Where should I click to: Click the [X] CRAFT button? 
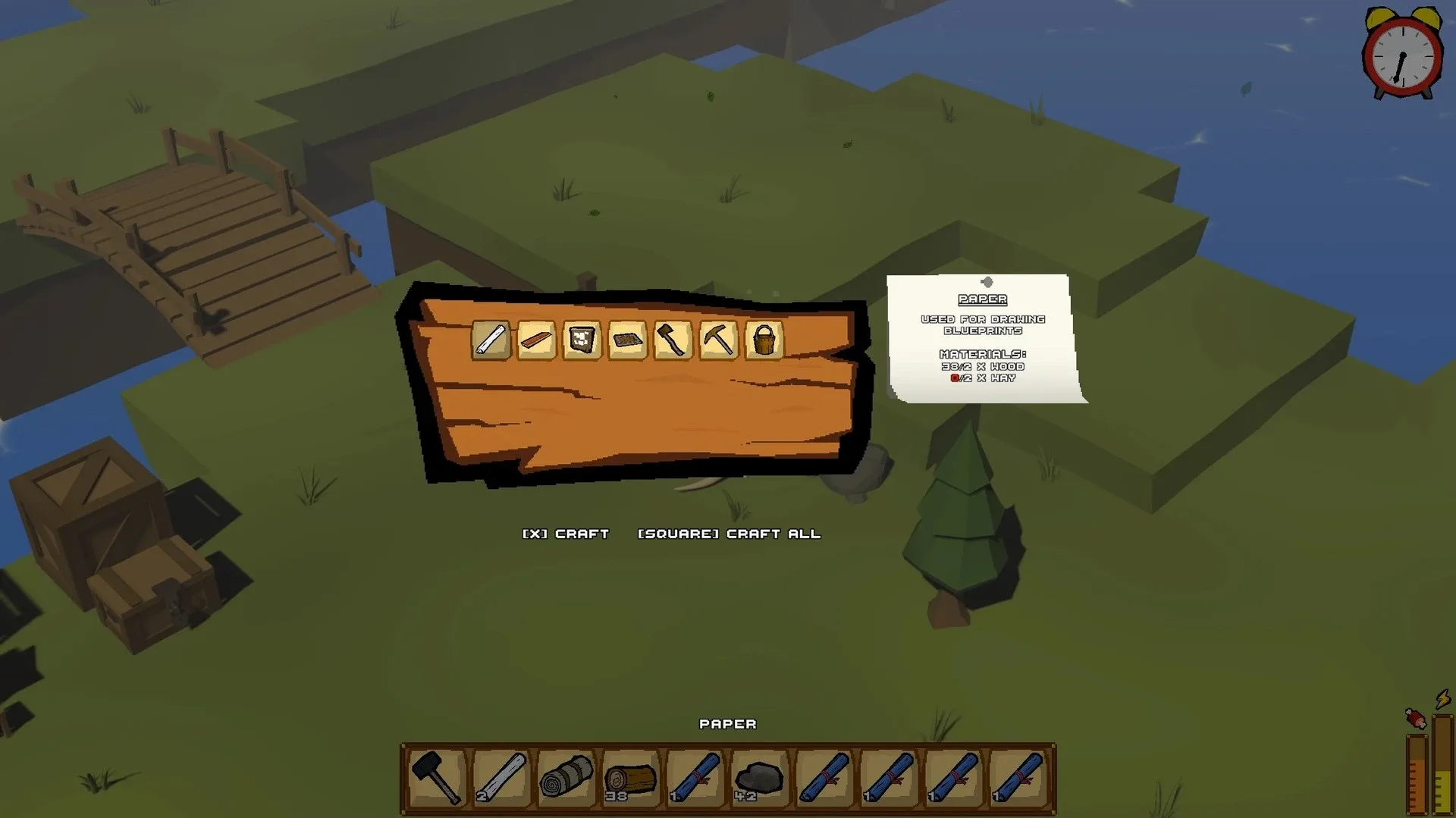click(565, 533)
